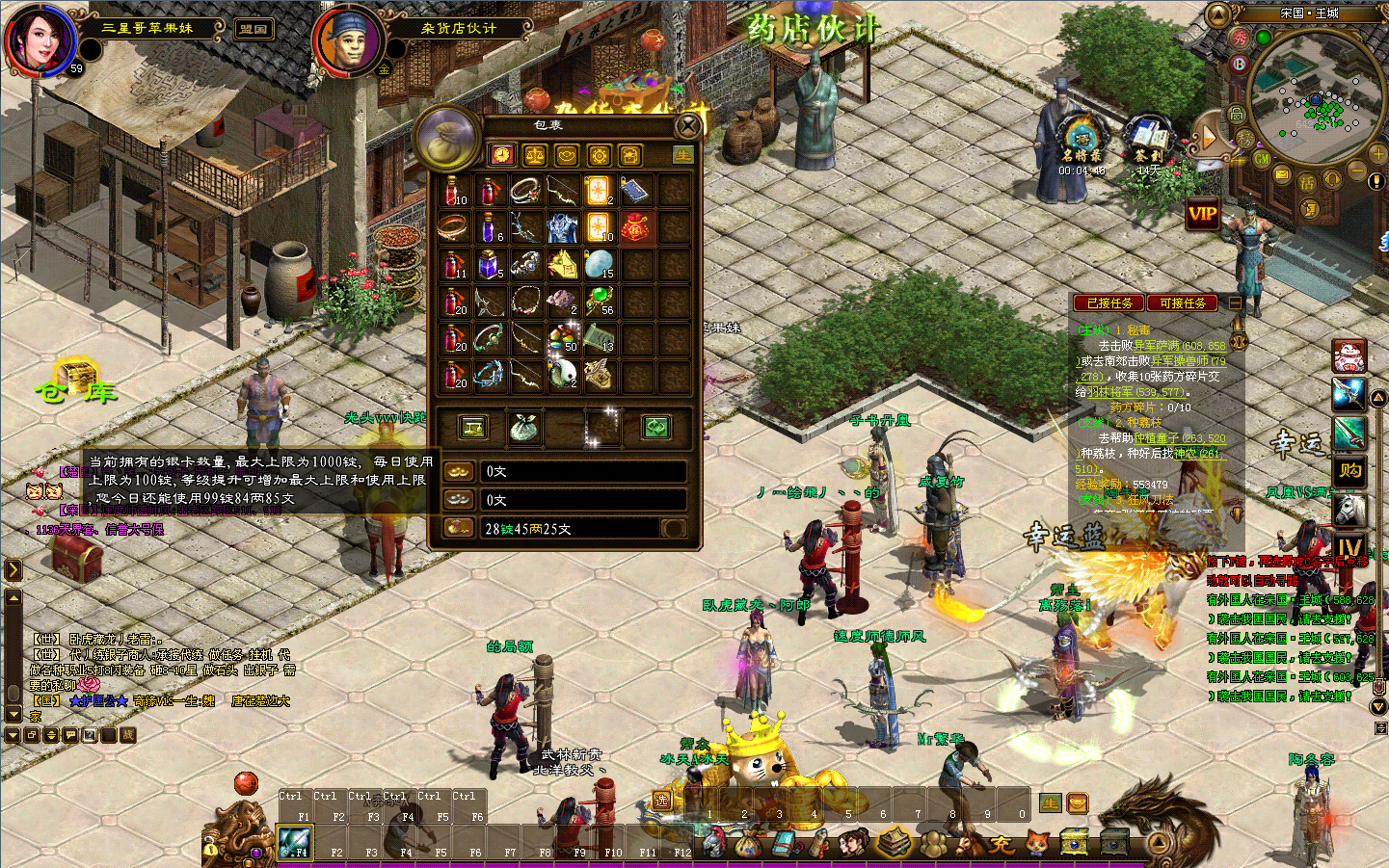
Task: Click the green swap arrows bag button
Action: (x=655, y=428)
